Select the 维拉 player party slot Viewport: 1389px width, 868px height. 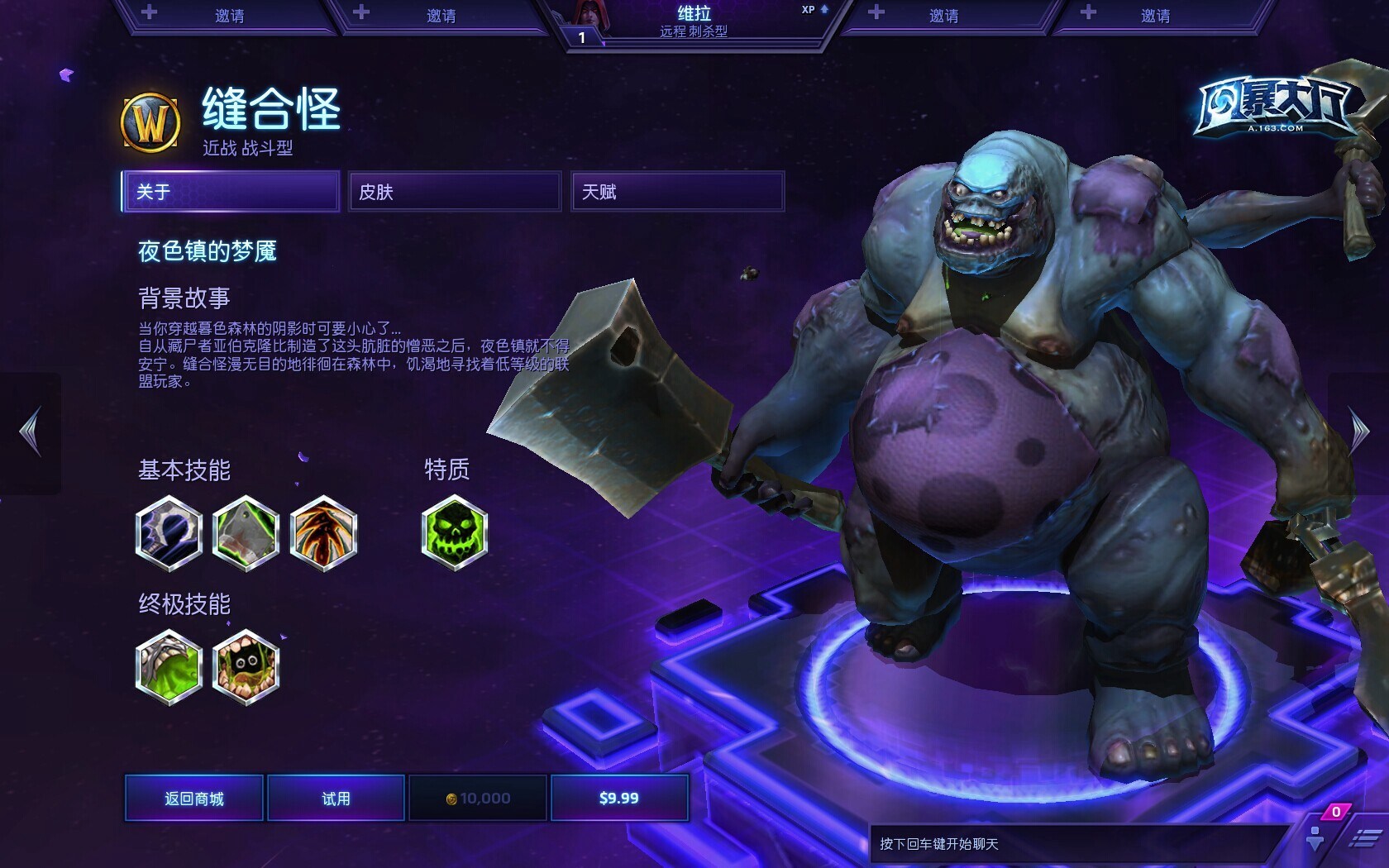(x=694, y=22)
